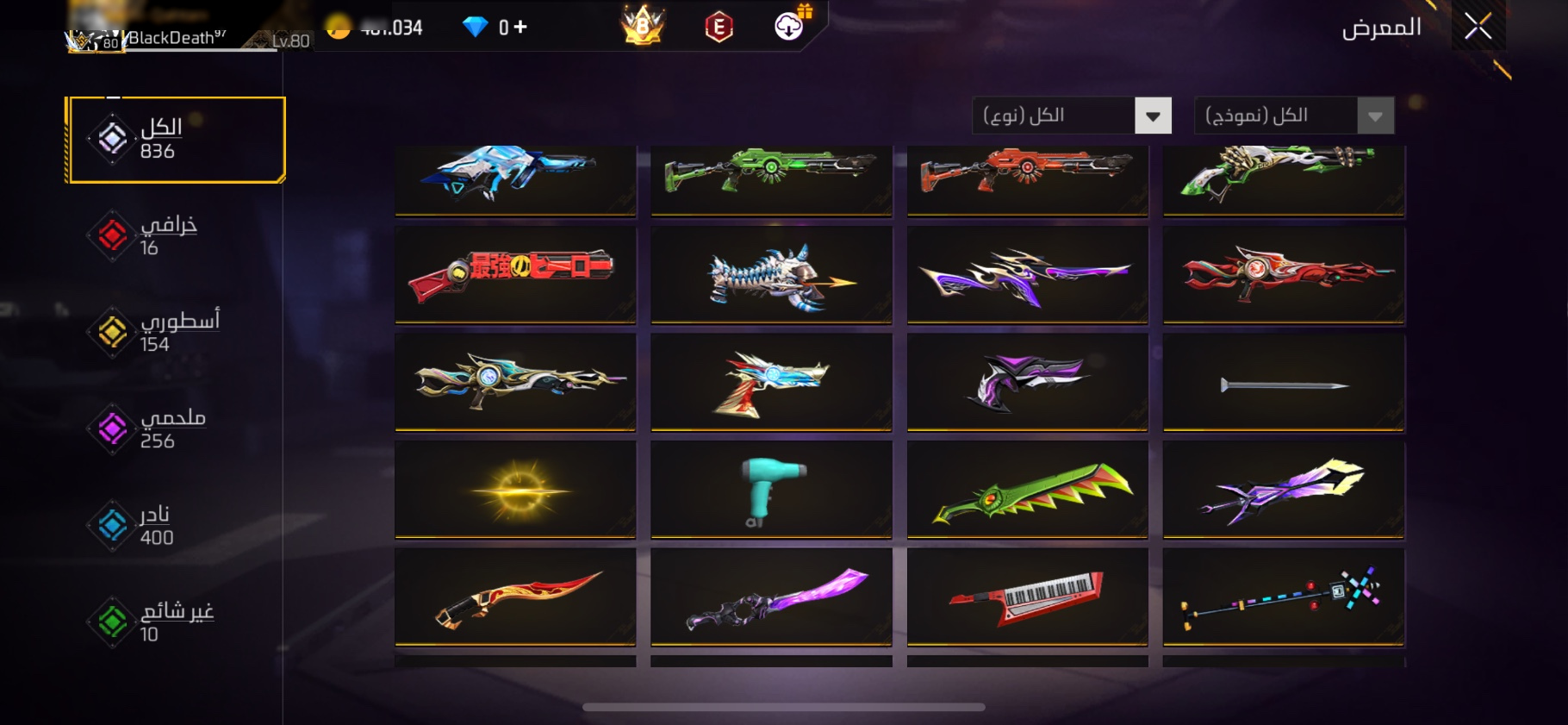The height and width of the screenshot is (725, 1568).
Task: Open the الكل (نموذج) model dropdown
Action: (x=1293, y=116)
